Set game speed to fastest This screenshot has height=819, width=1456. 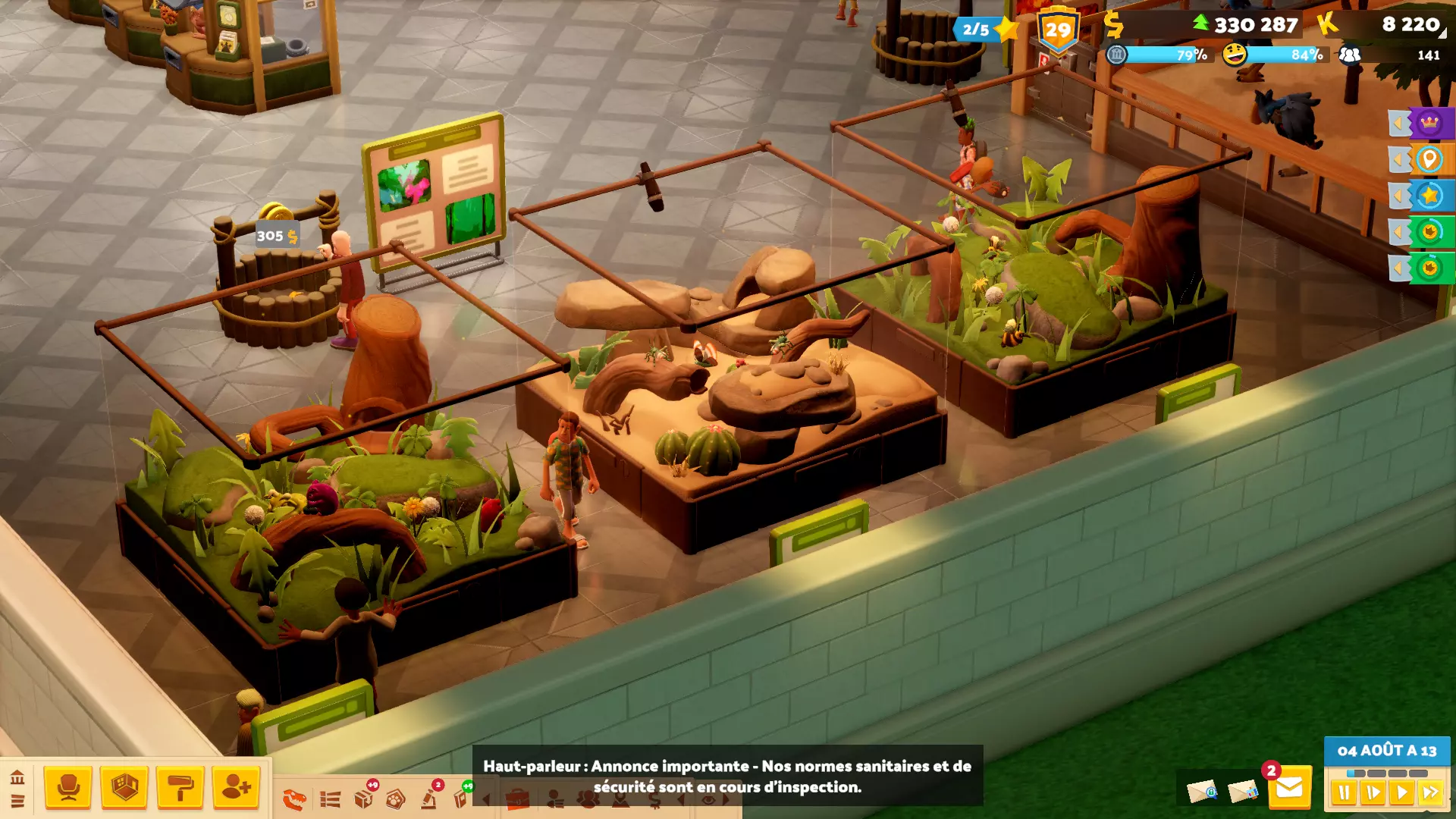1430,793
